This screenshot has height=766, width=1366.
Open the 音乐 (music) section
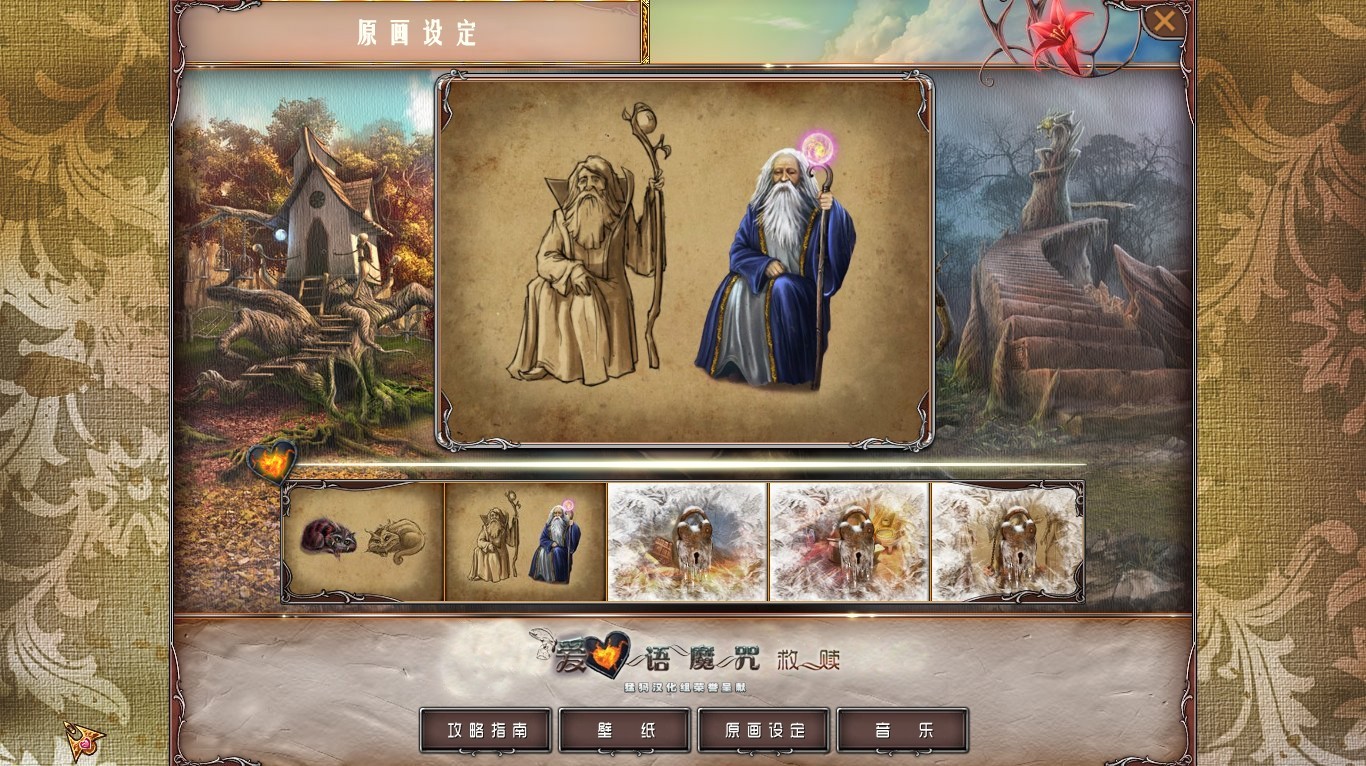[x=902, y=730]
